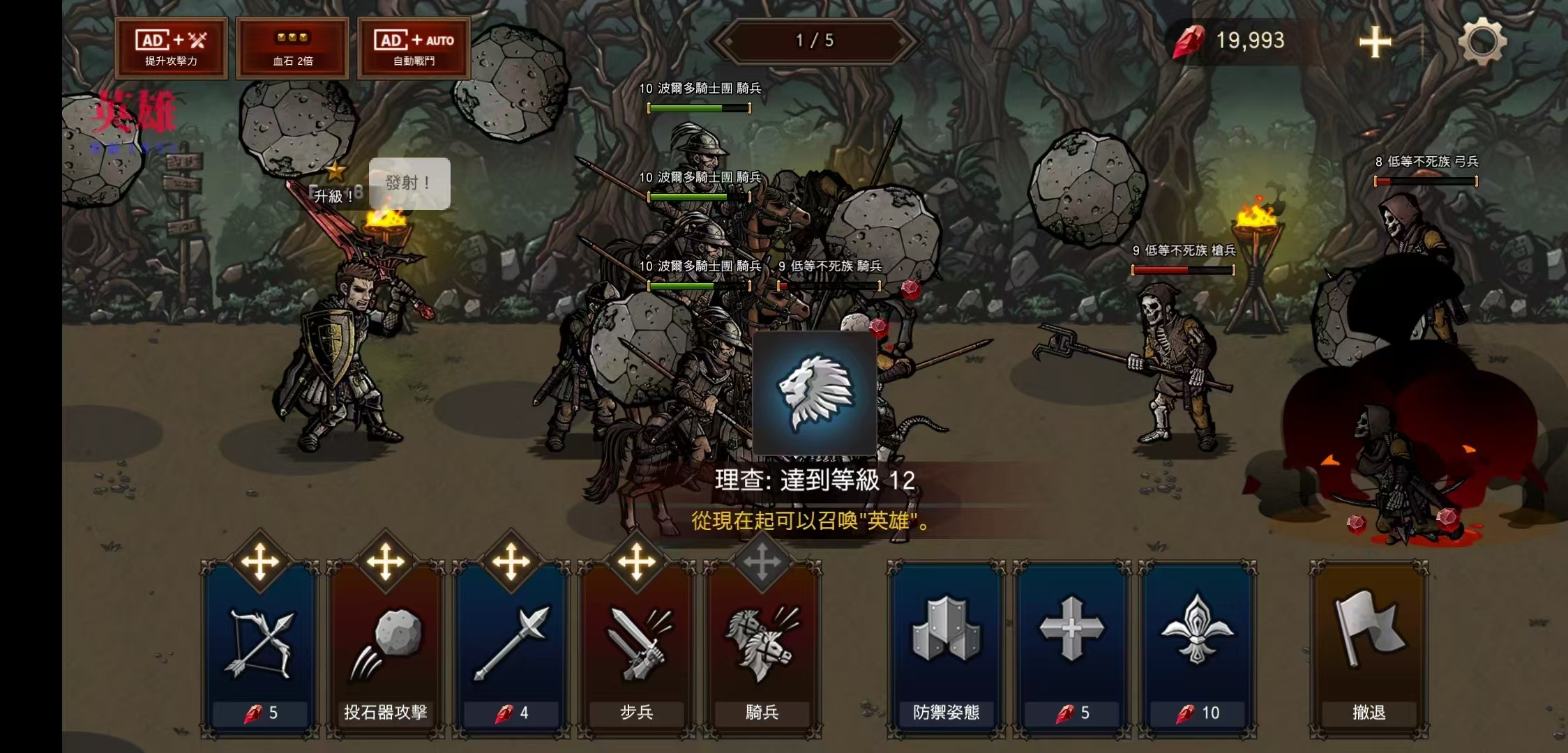1568x753 pixels.
Task: Enable the AD auto battle option
Action: 414,47
